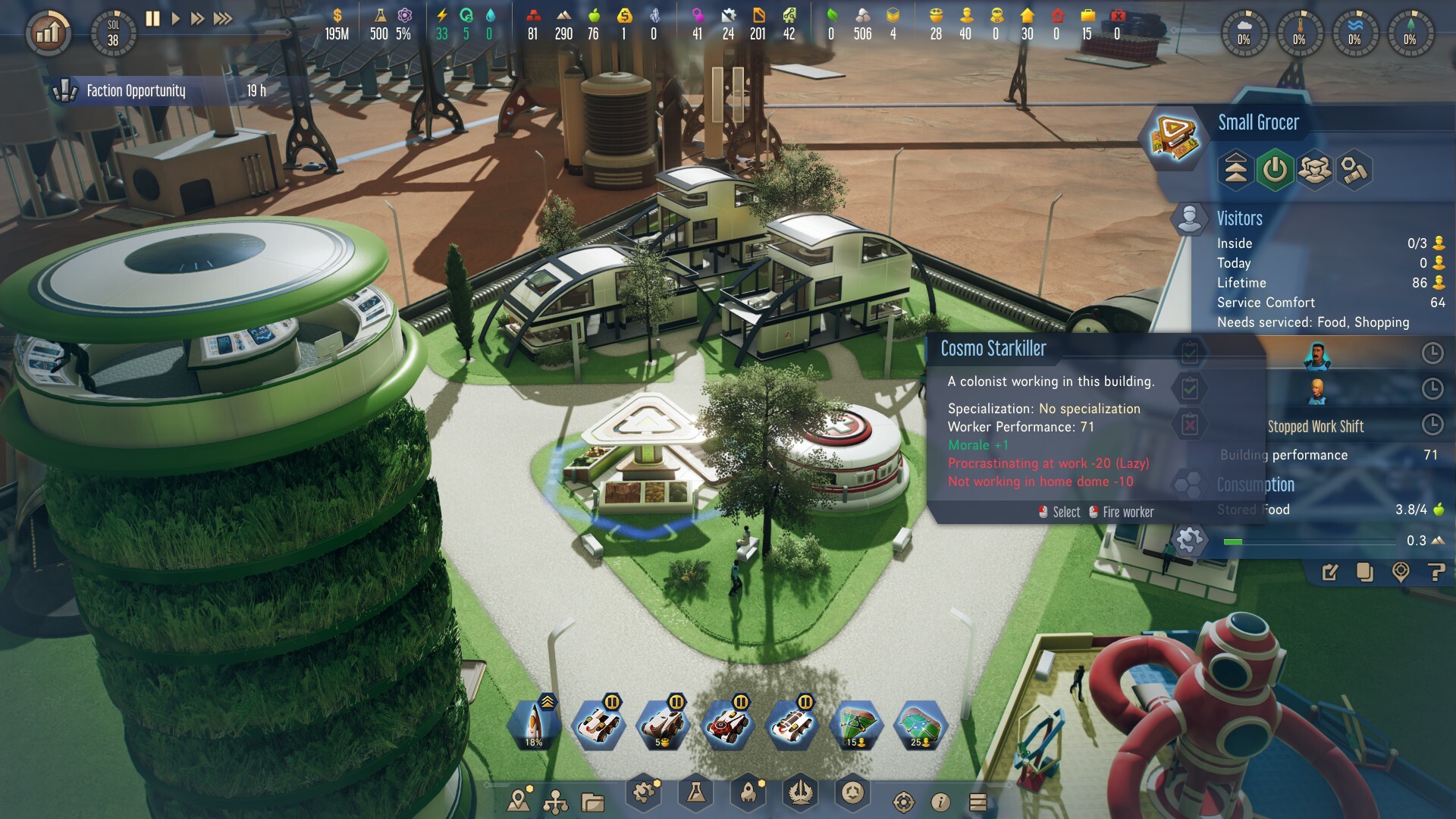Open the Faction Opportunity notification
The height and width of the screenshot is (819, 1456).
(136, 91)
